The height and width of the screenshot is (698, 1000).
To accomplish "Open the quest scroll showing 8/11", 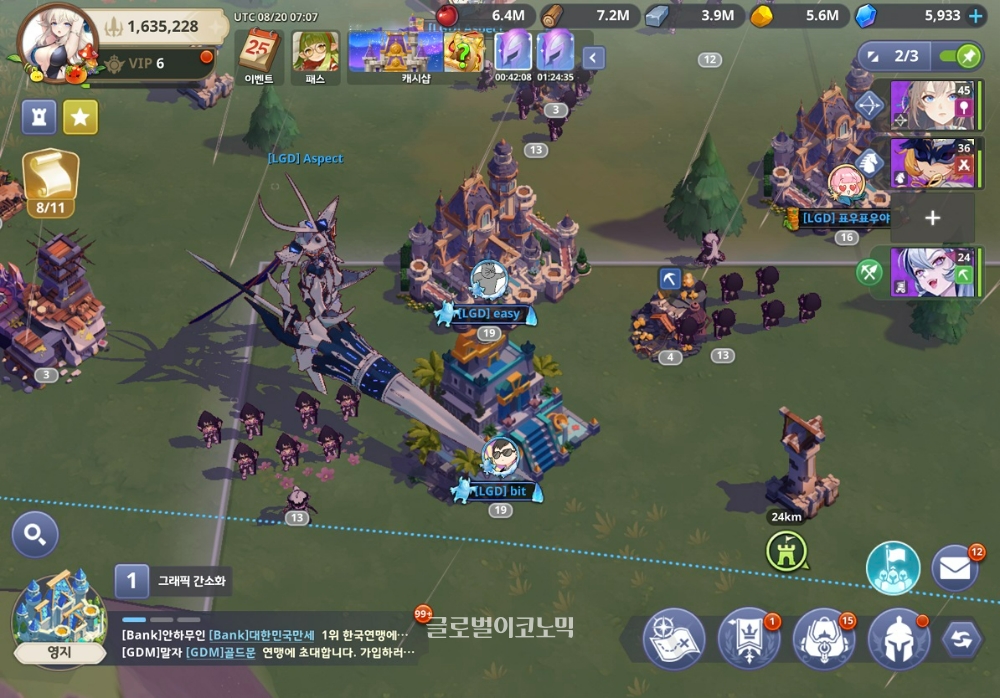I will [x=50, y=180].
